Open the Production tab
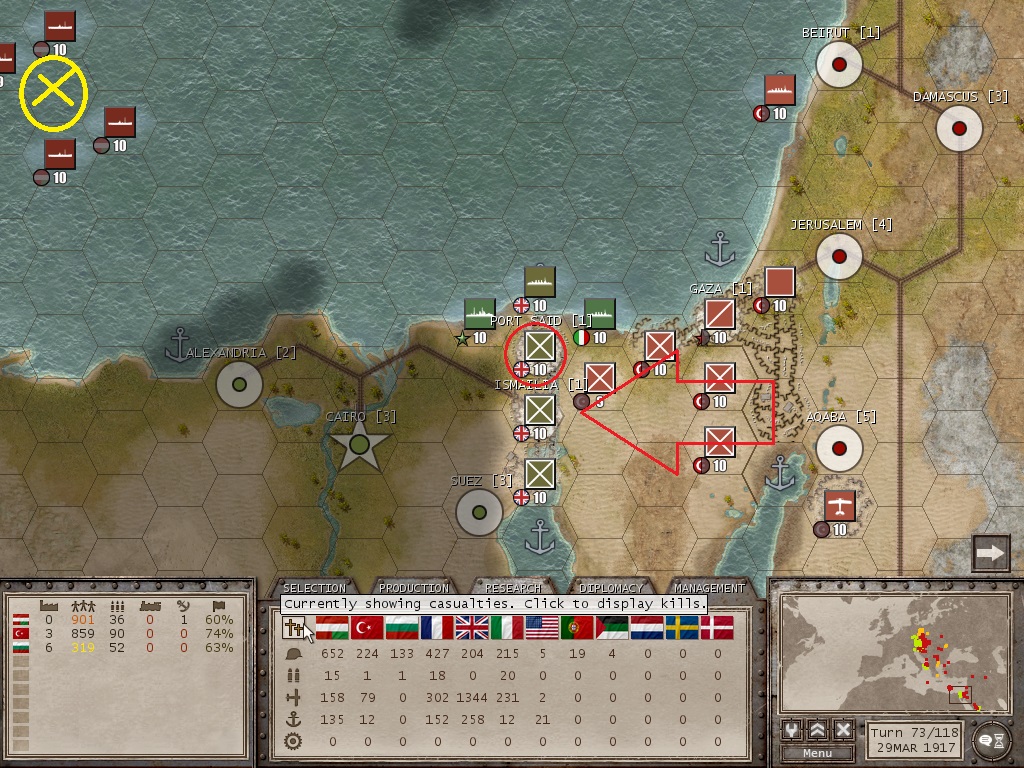The width and height of the screenshot is (1024, 768). [x=413, y=588]
